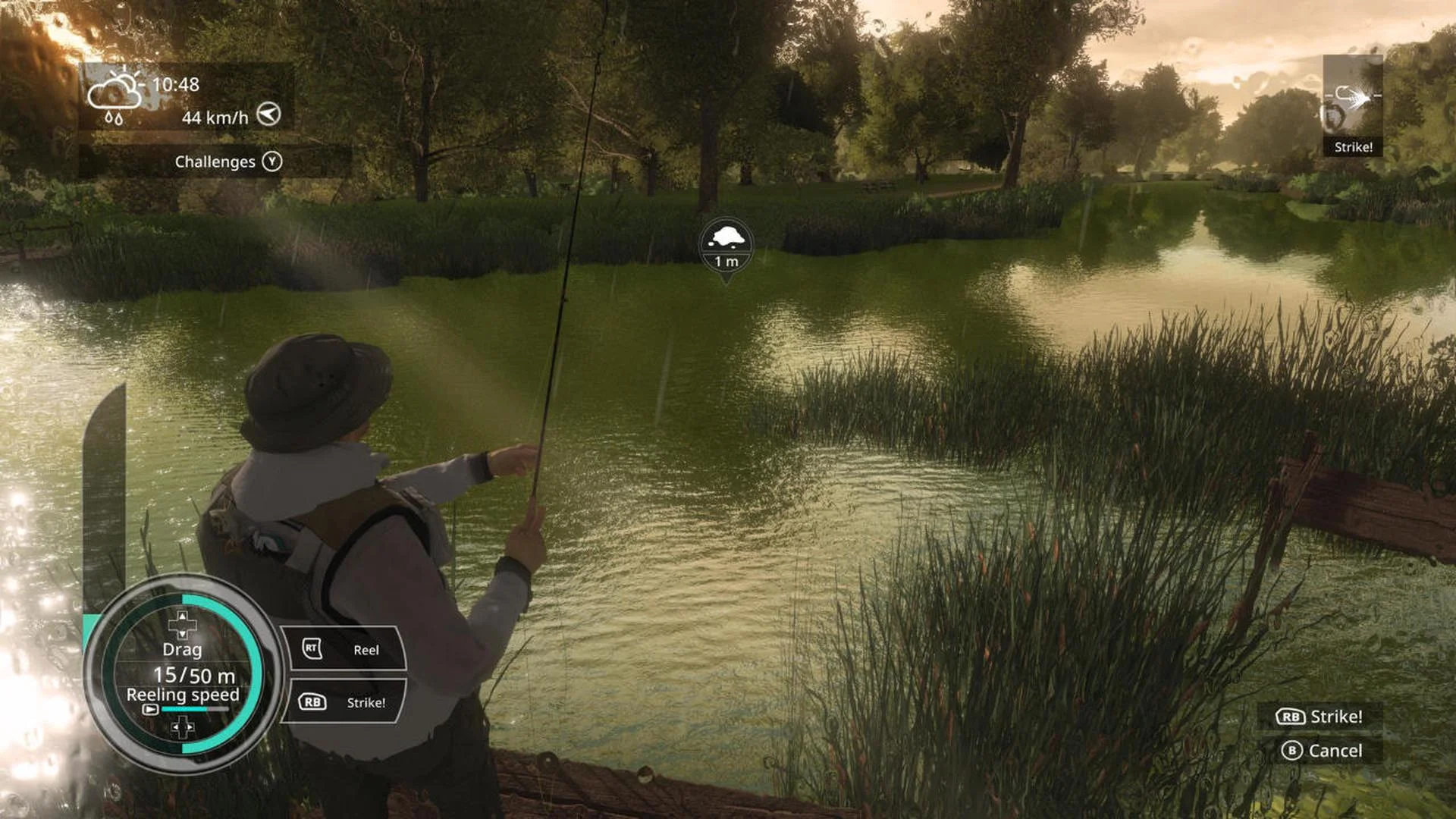
Task: Click the RT button icon beside Reel
Action: 311,648
